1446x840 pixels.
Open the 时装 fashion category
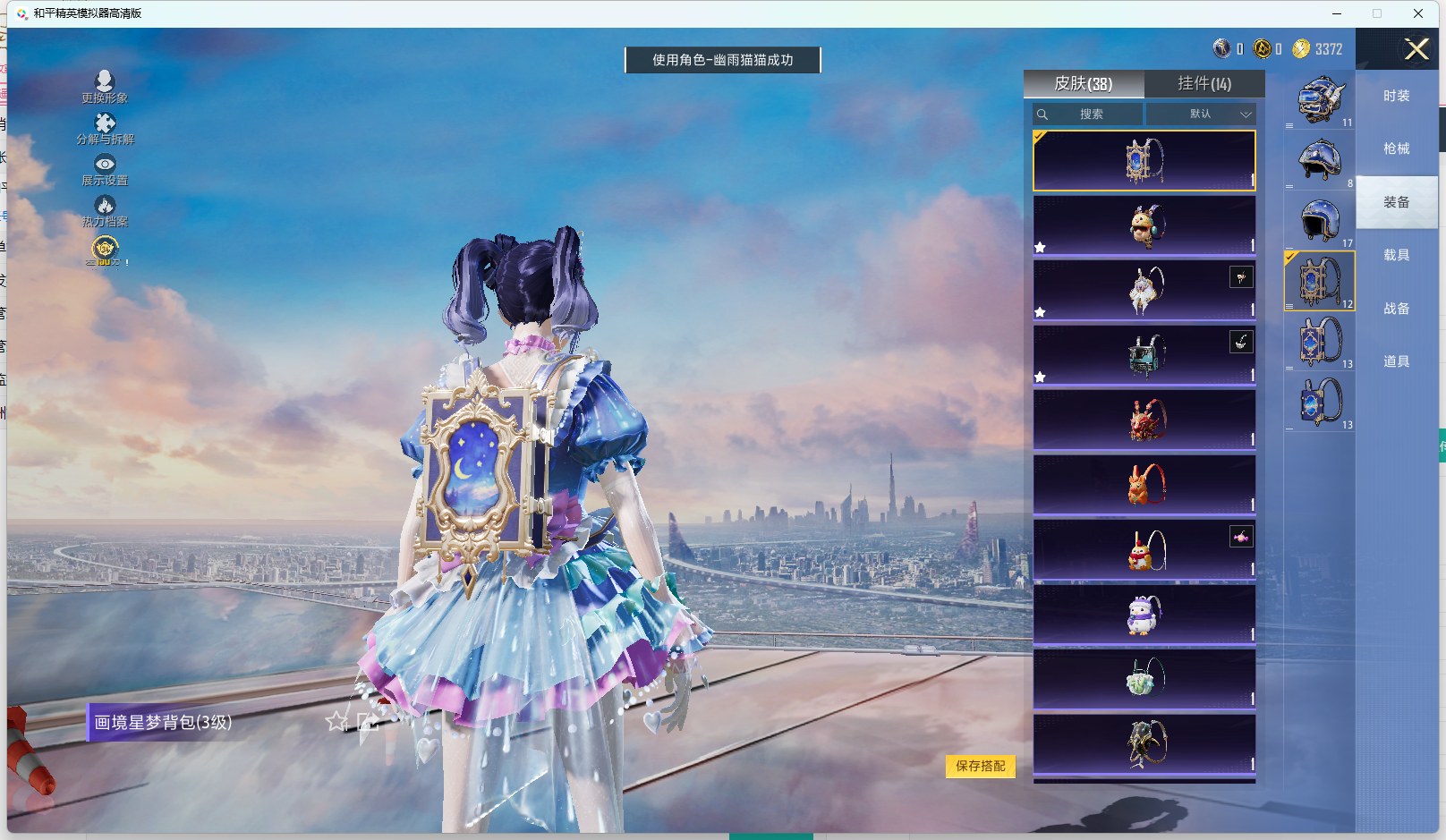click(1396, 96)
